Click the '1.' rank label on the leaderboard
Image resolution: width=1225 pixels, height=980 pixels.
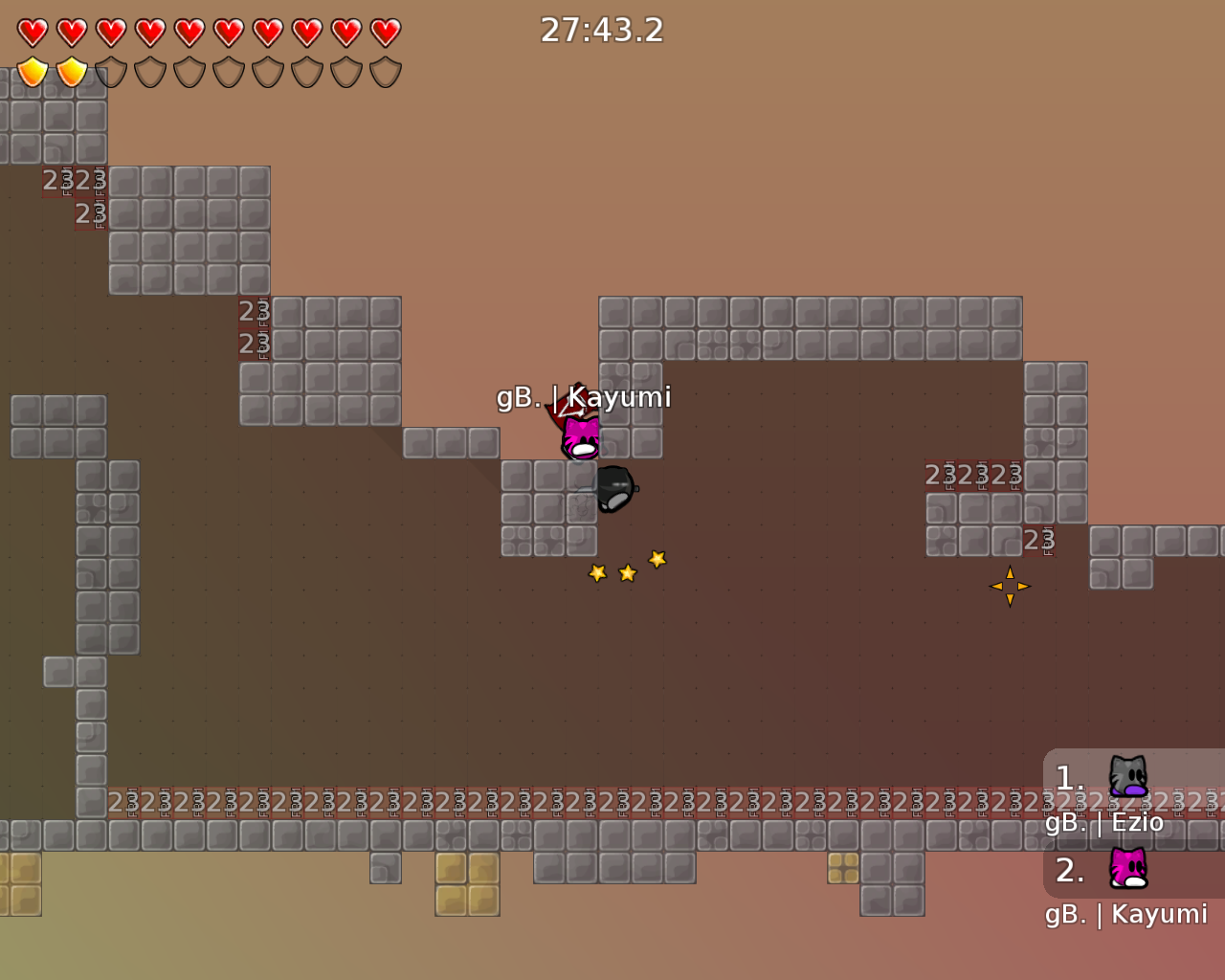[1068, 777]
